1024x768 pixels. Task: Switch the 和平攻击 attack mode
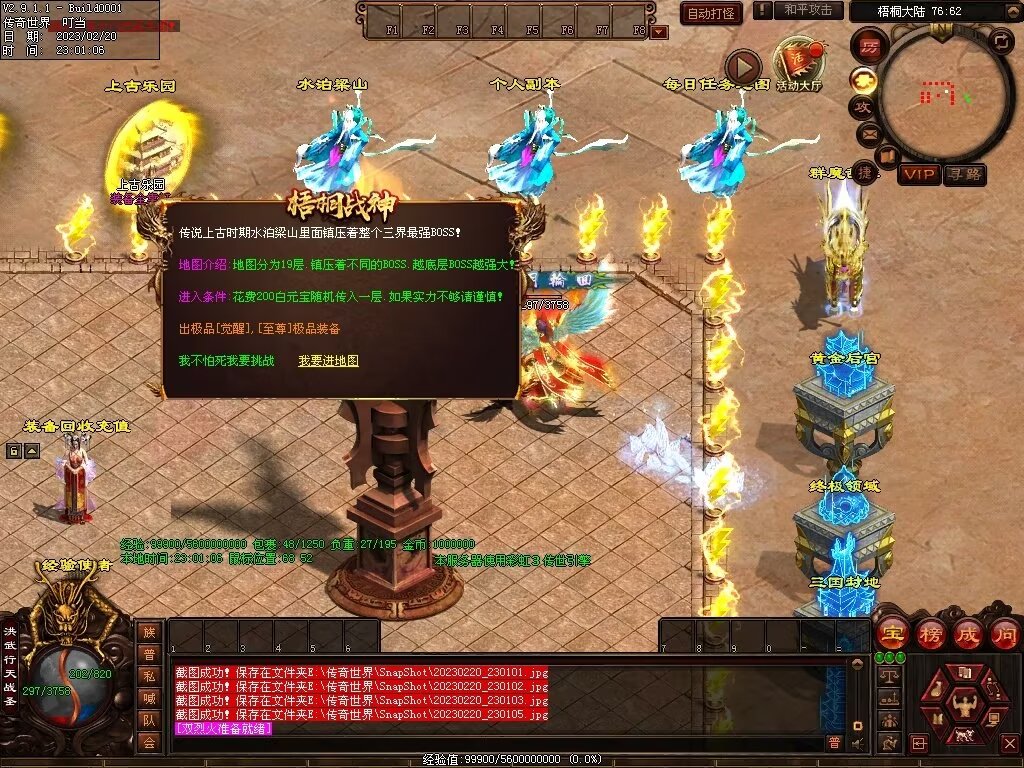[x=808, y=10]
